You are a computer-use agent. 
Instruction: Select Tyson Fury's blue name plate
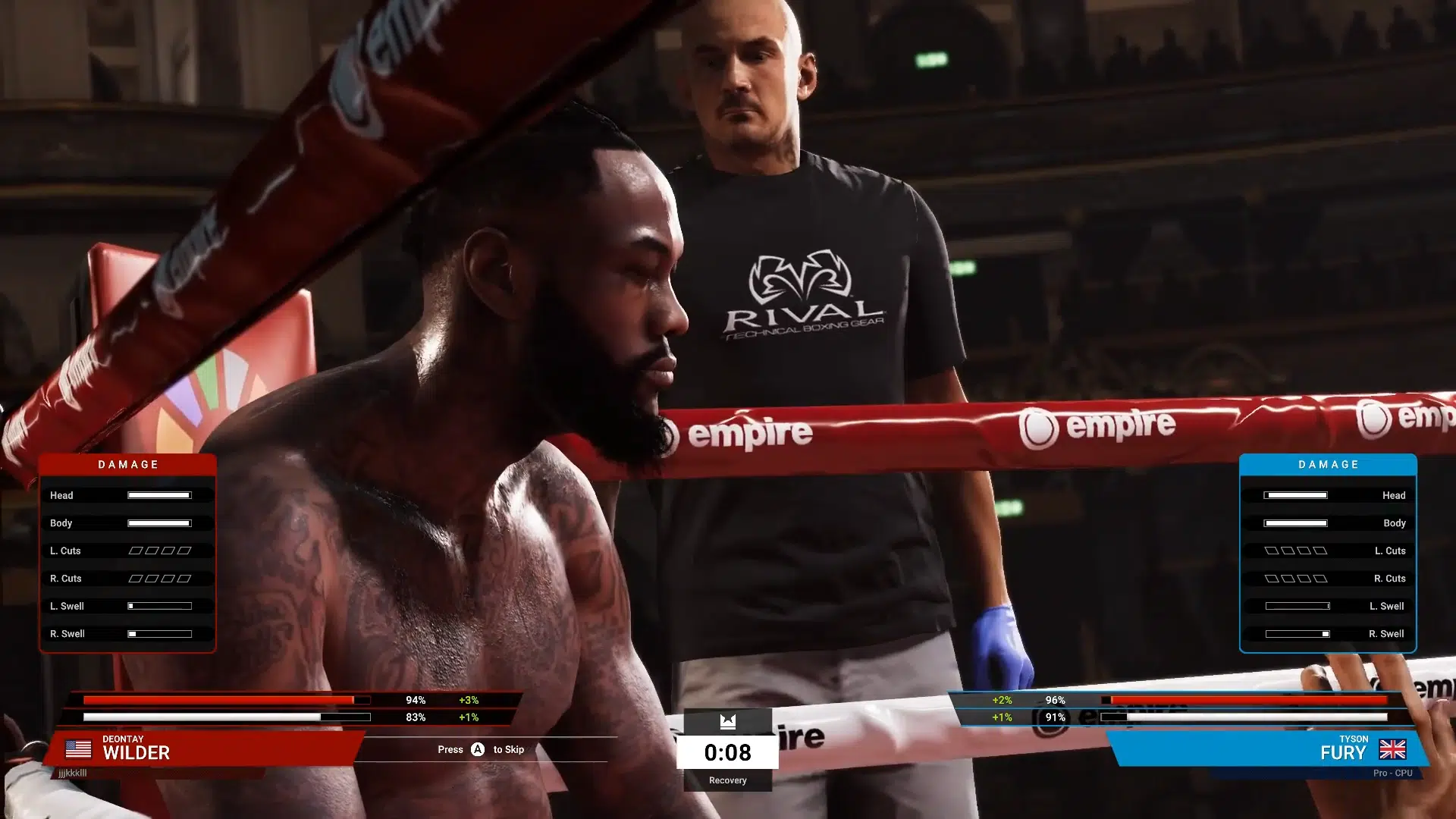1266,748
